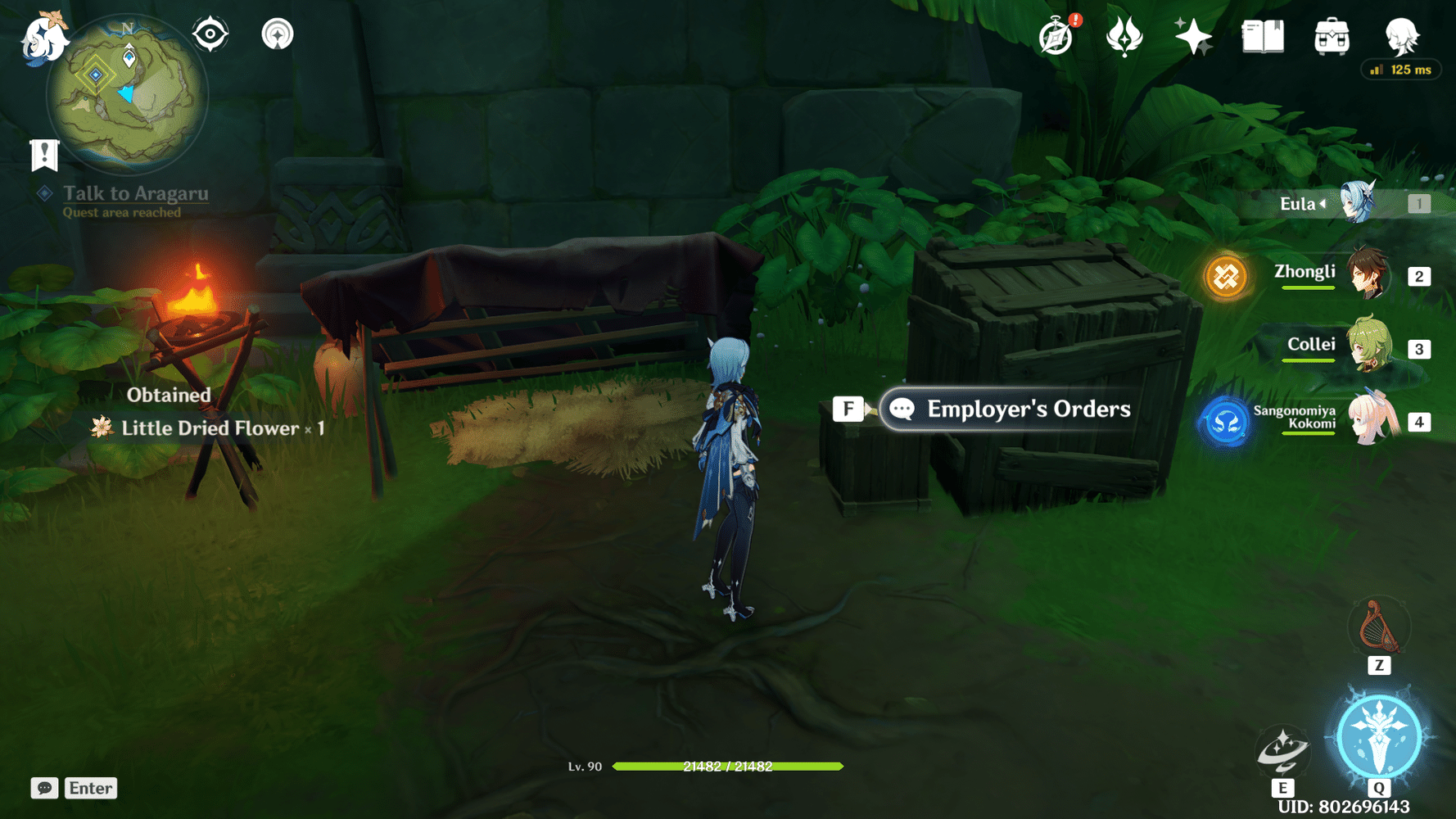Open the Adventurer's Handbook with notification badge
The image size is (1456, 819).
(1056, 36)
